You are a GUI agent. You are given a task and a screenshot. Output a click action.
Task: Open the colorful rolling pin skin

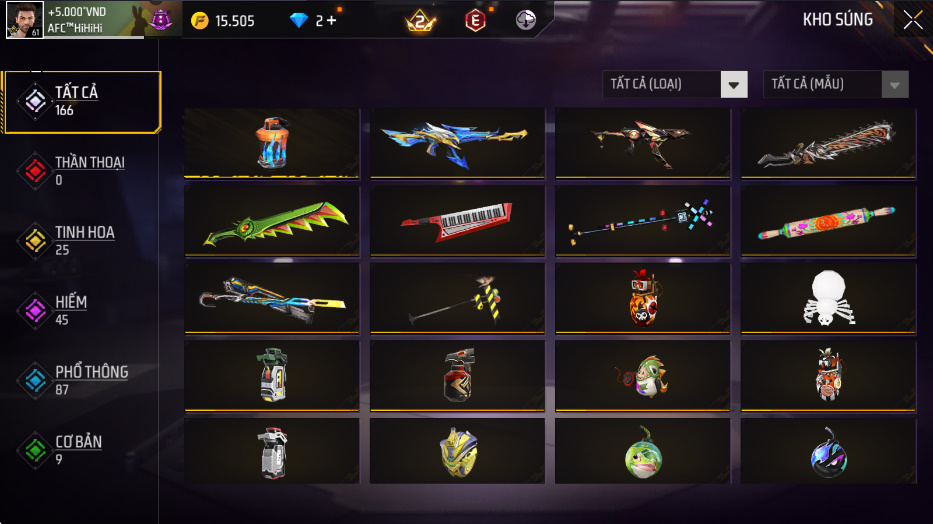(x=828, y=220)
